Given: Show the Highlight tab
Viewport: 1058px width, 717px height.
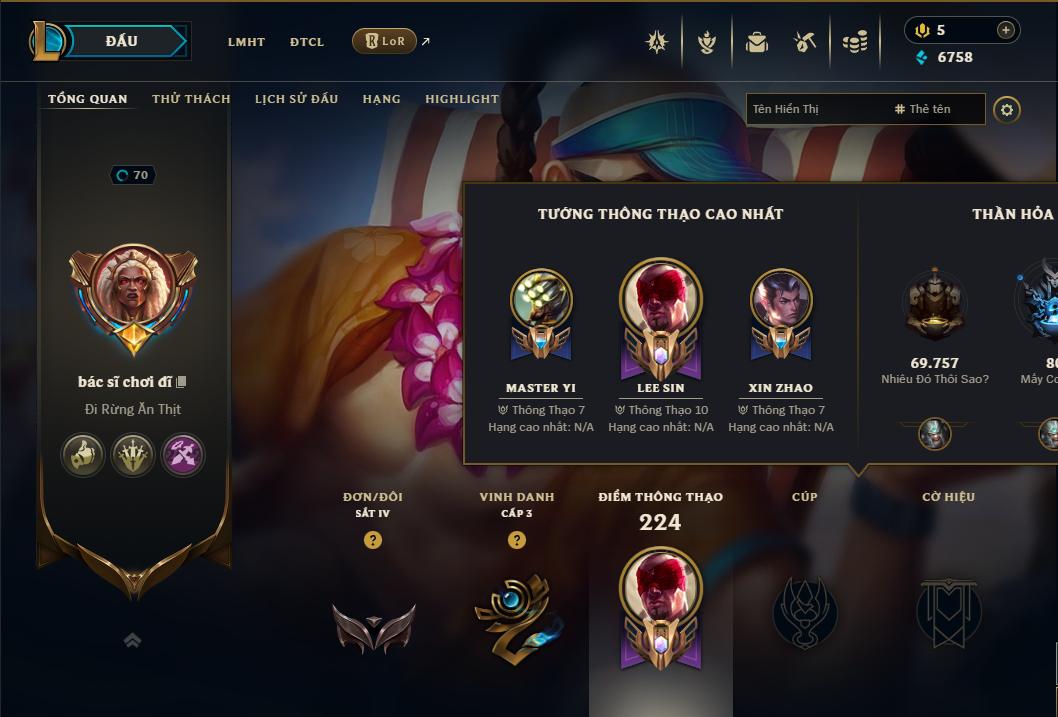Looking at the screenshot, I should coord(461,99).
